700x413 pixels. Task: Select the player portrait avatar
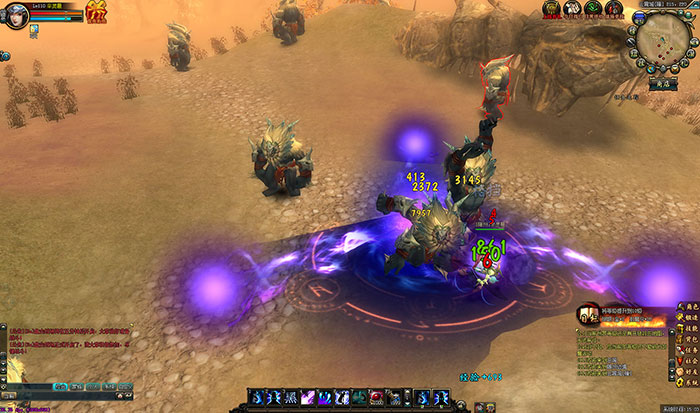pyautogui.click(x=16, y=13)
